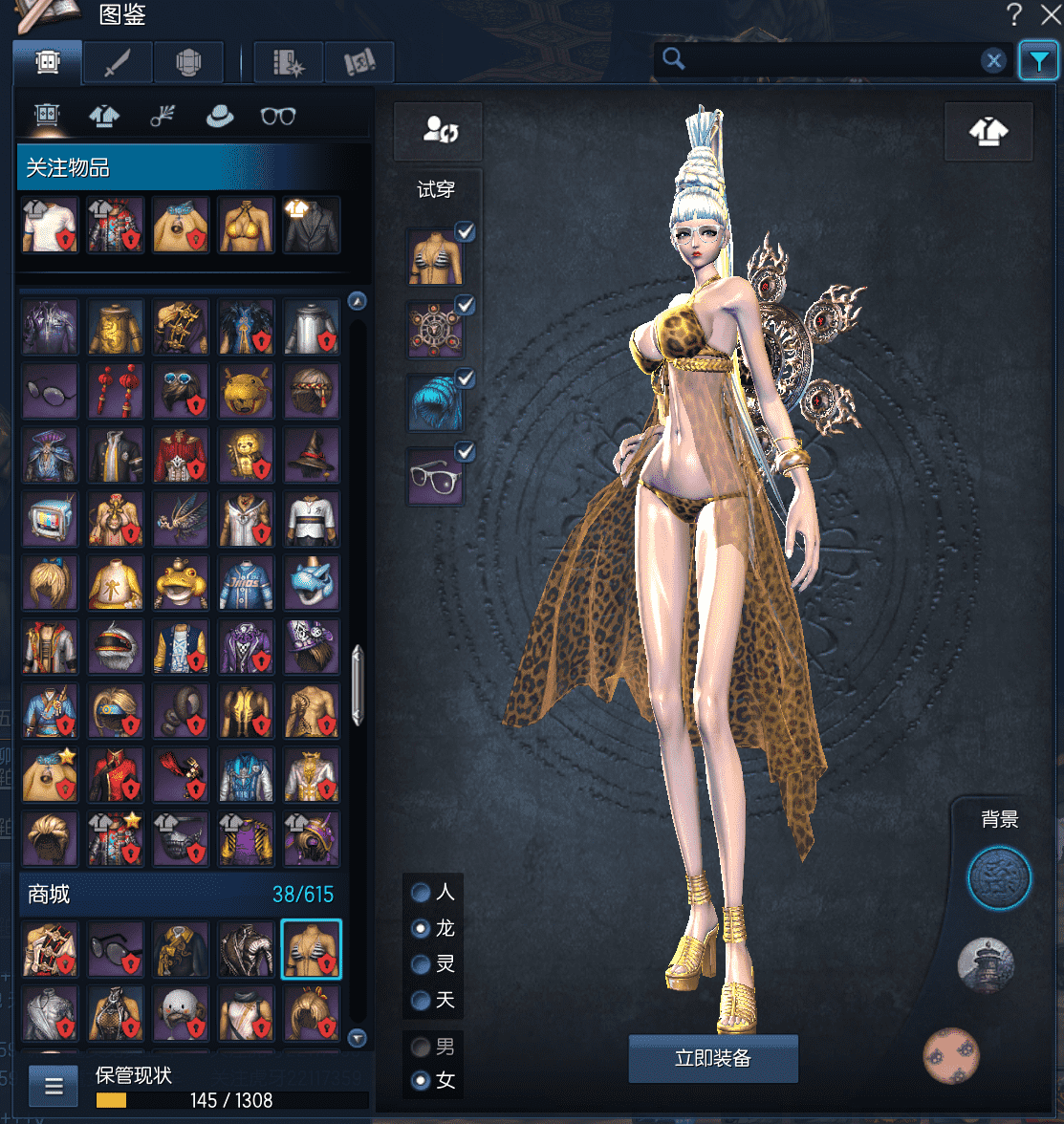This screenshot has width=1064, height=1124.
Task: Select the golden frog item
Action: 182,583
